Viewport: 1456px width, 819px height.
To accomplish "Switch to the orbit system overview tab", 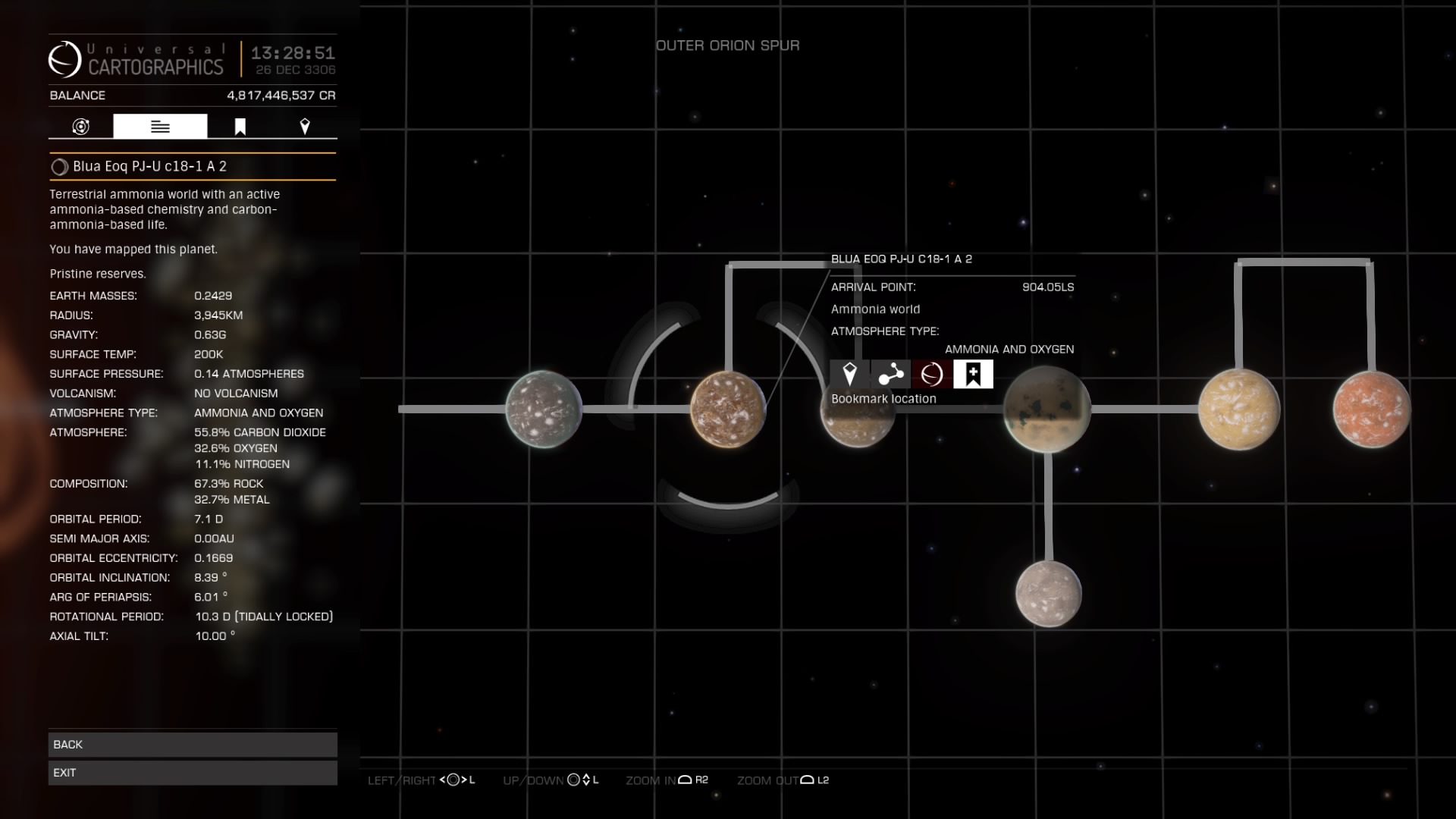I will coord(81,127).
